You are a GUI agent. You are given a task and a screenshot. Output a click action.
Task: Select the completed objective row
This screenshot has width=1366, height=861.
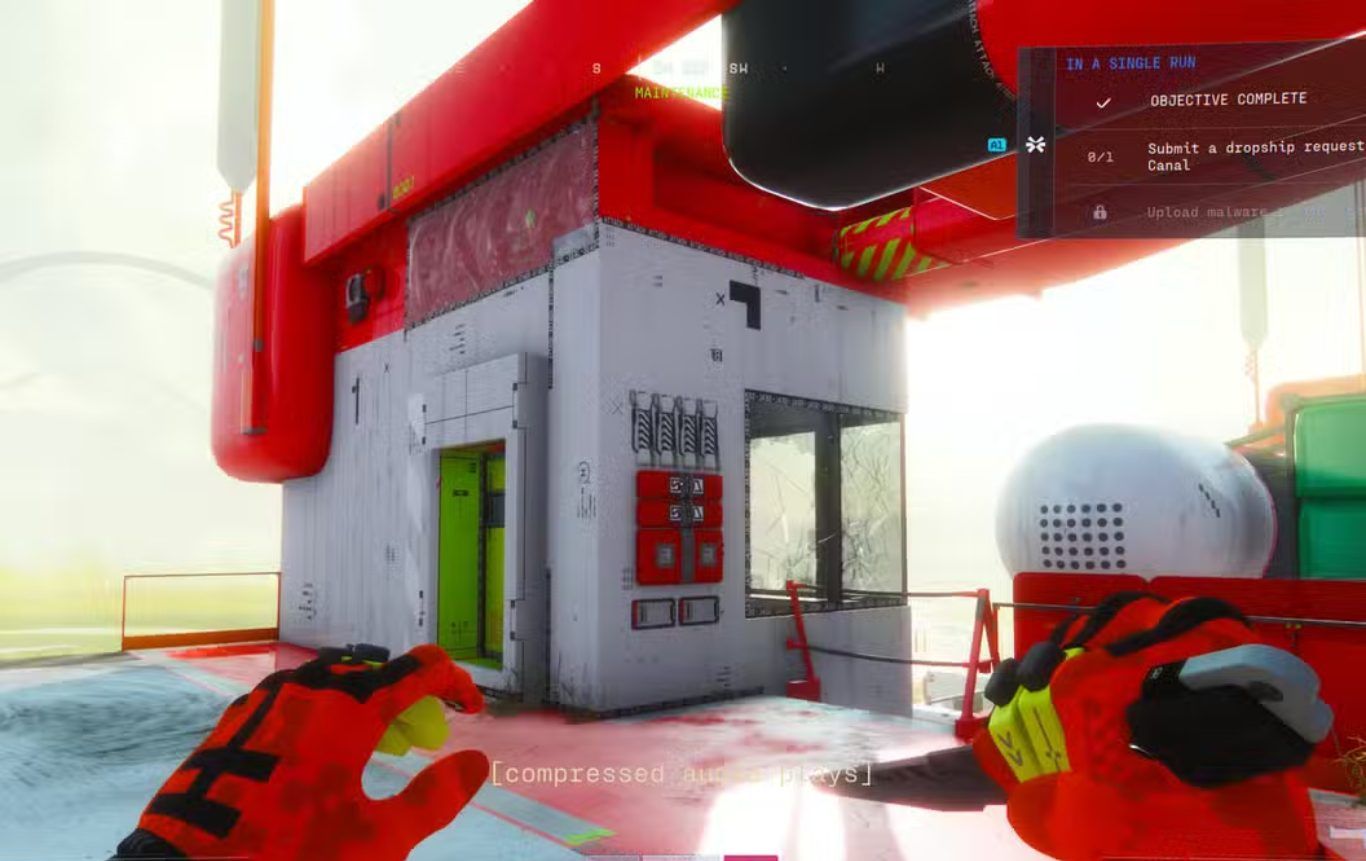1227,100
